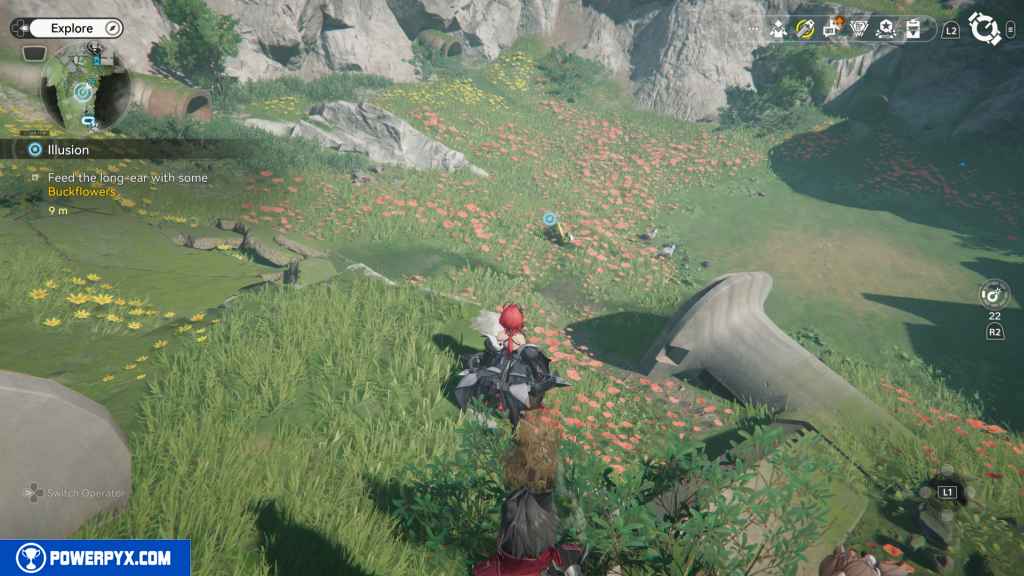Open the star badge icon
This screenshot has width=1024, height=576.
[x=885, y=29]
